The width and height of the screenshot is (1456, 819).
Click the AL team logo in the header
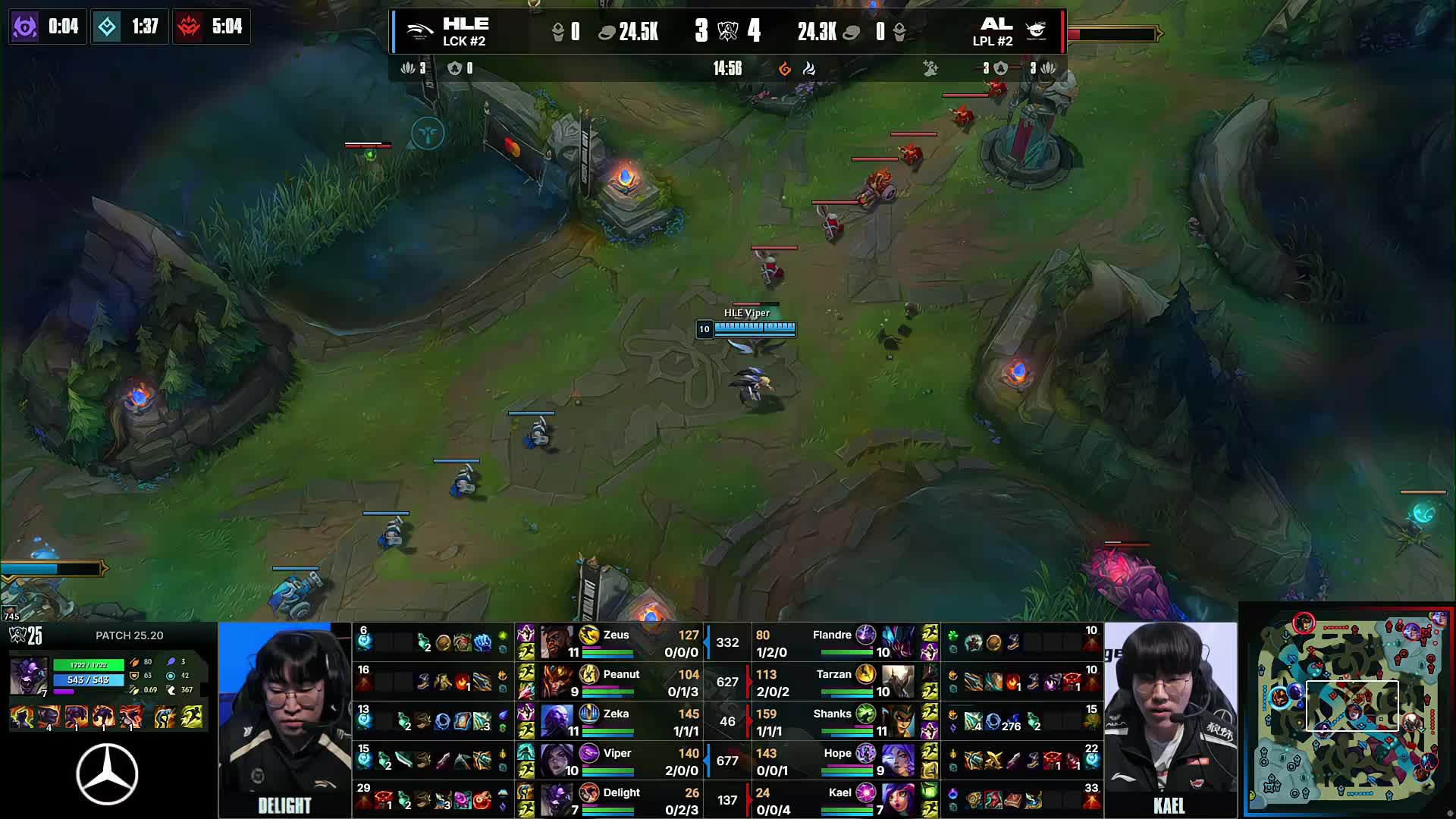(x=1036, y=30)
